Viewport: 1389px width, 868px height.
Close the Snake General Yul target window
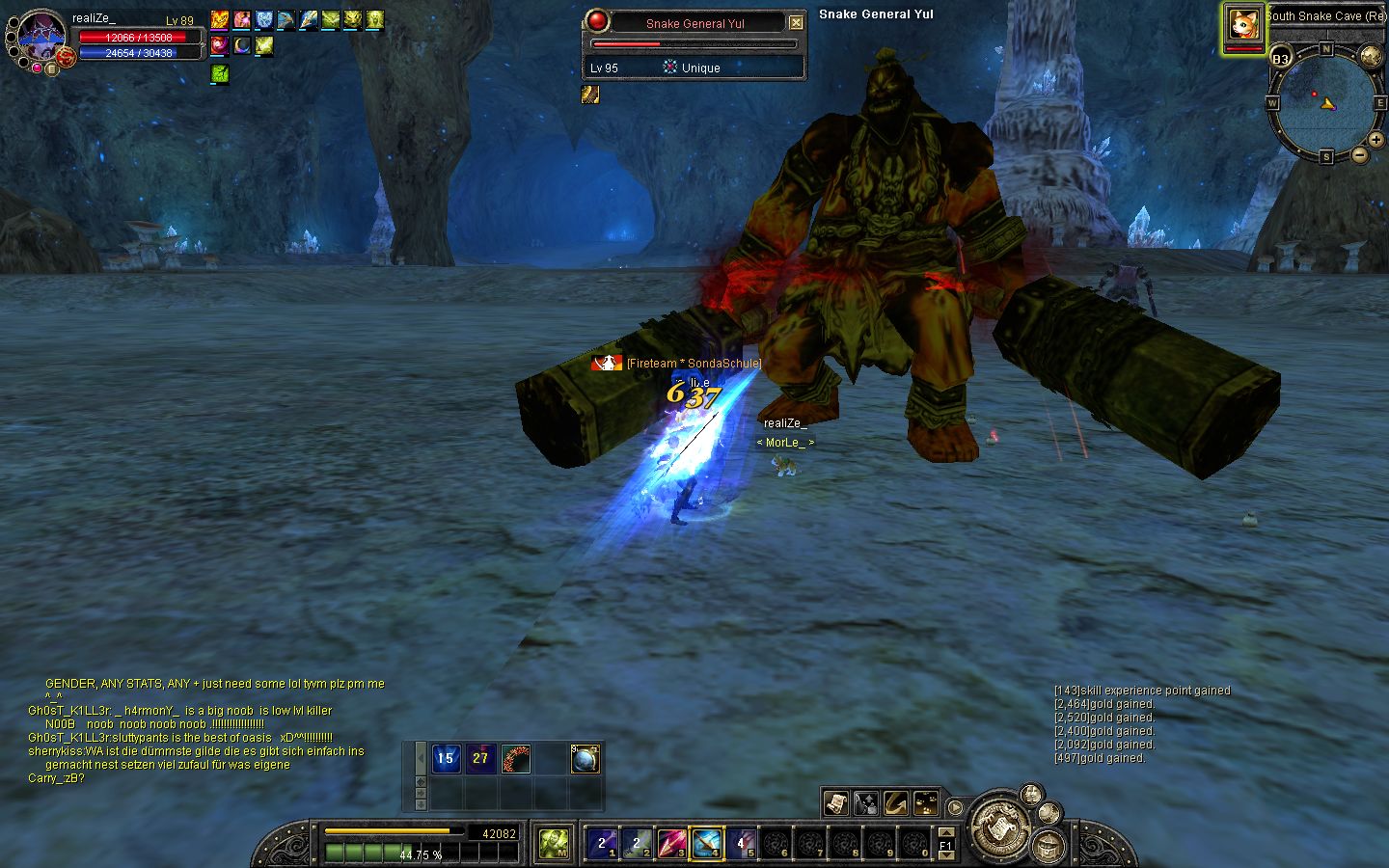pos(796,23)
